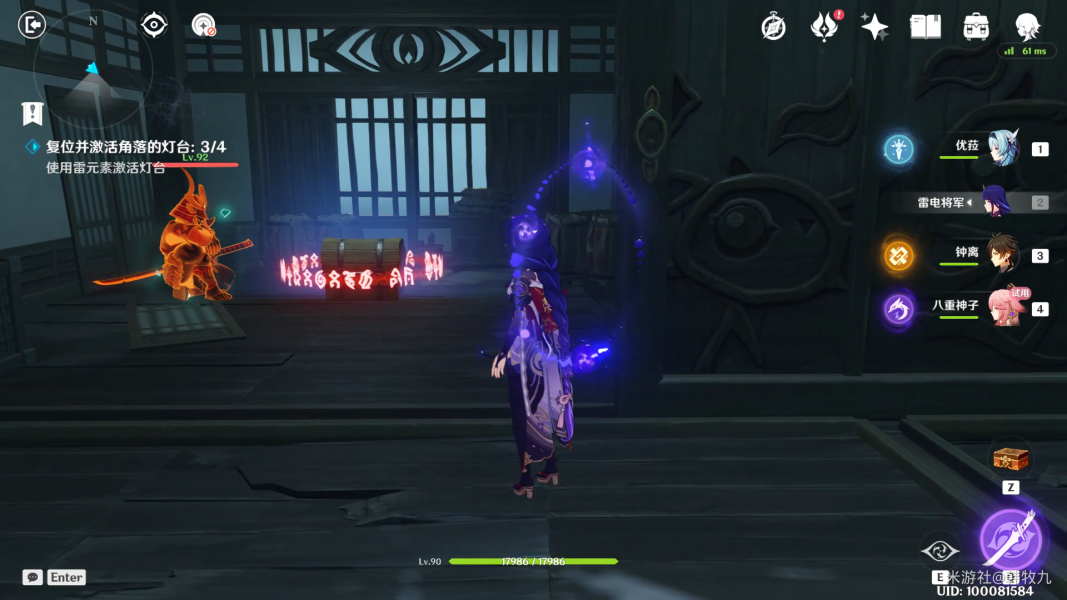This screenshot has height=600, width=1067.
Task: Open the Paimon character menu icon
Action: click(1027, 26)
